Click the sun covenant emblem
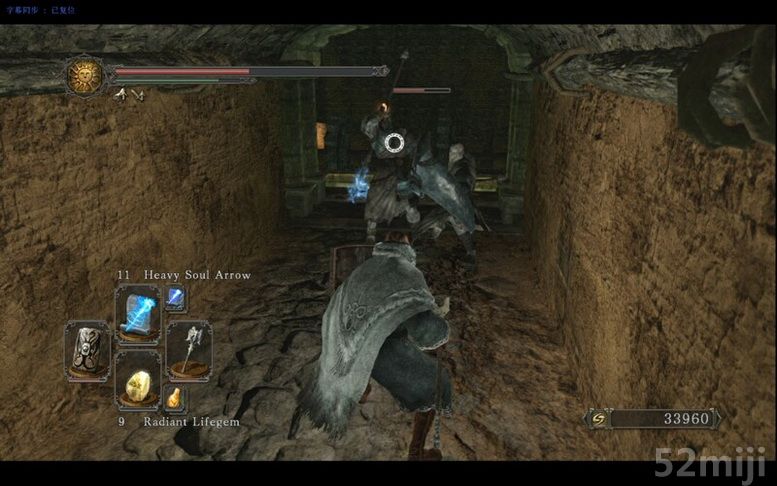This screenshot has height=486, width=777. [86, 75]
